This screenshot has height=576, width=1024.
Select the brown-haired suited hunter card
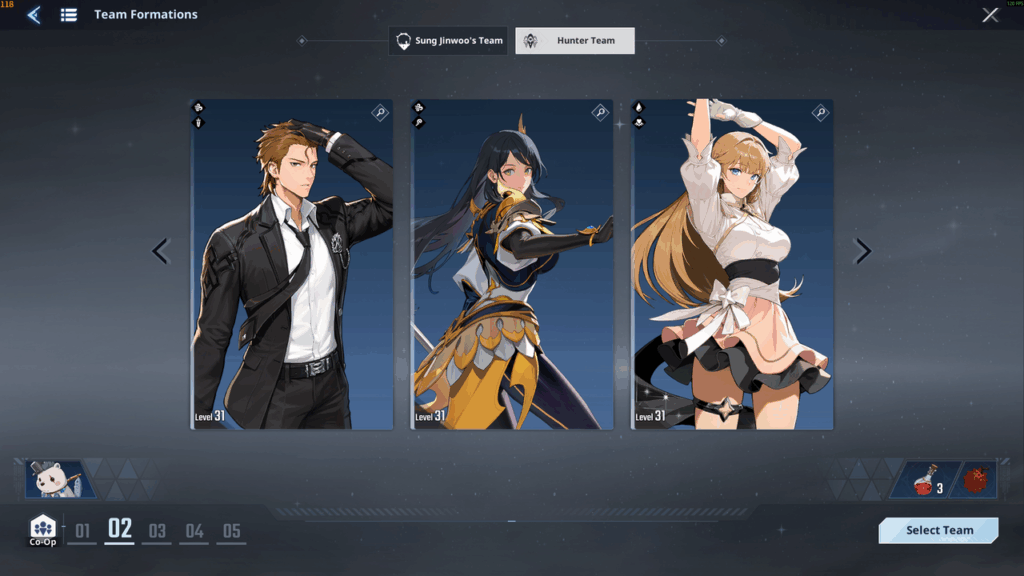point(292,265)
